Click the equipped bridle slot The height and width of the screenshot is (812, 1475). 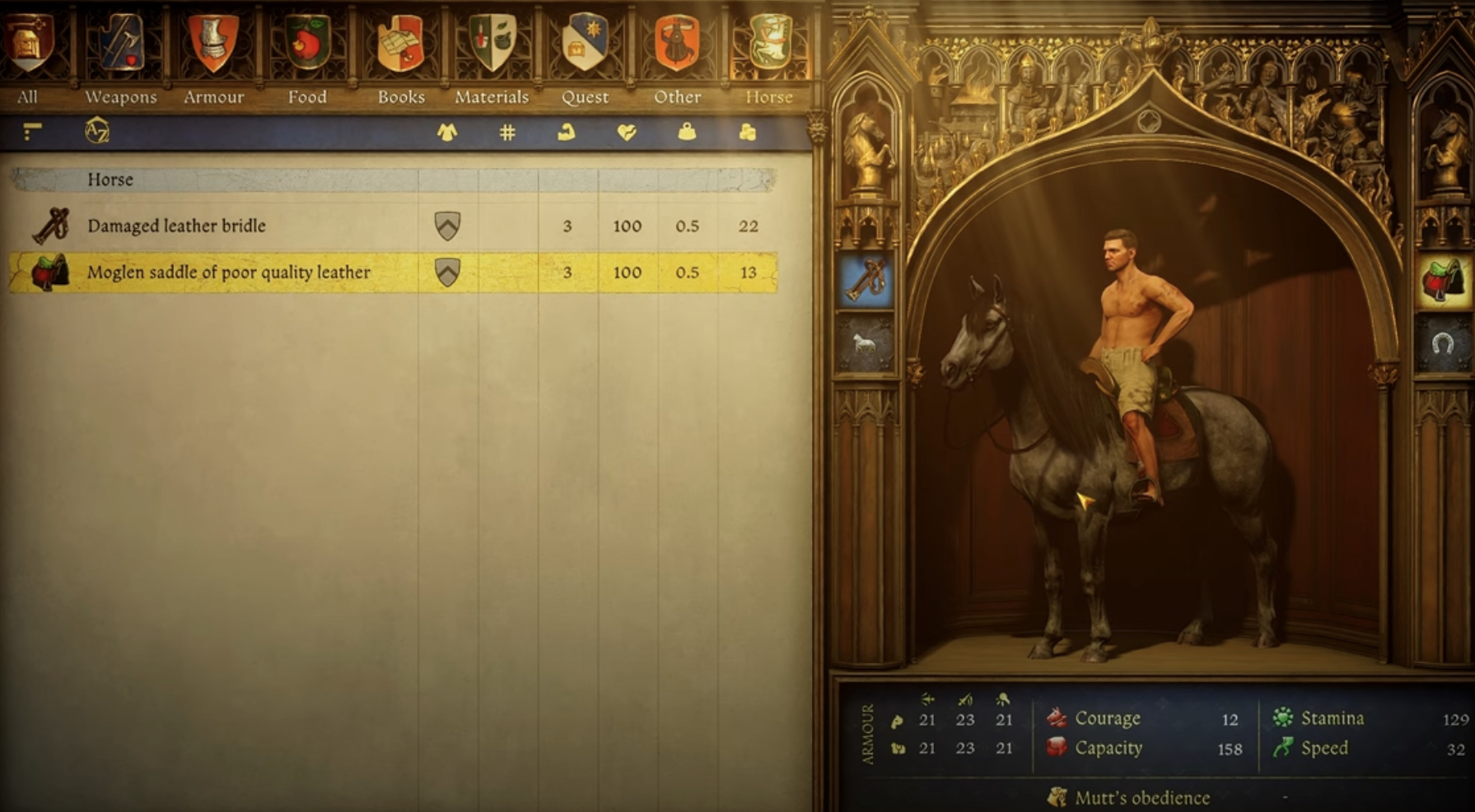click(865, 280)
